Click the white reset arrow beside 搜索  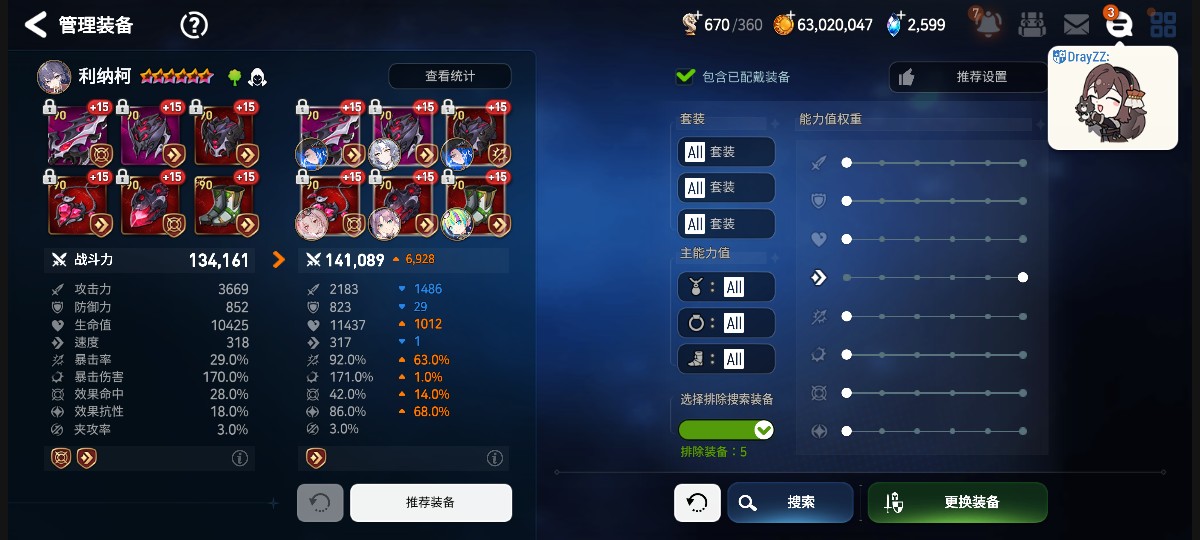(697, 502)
